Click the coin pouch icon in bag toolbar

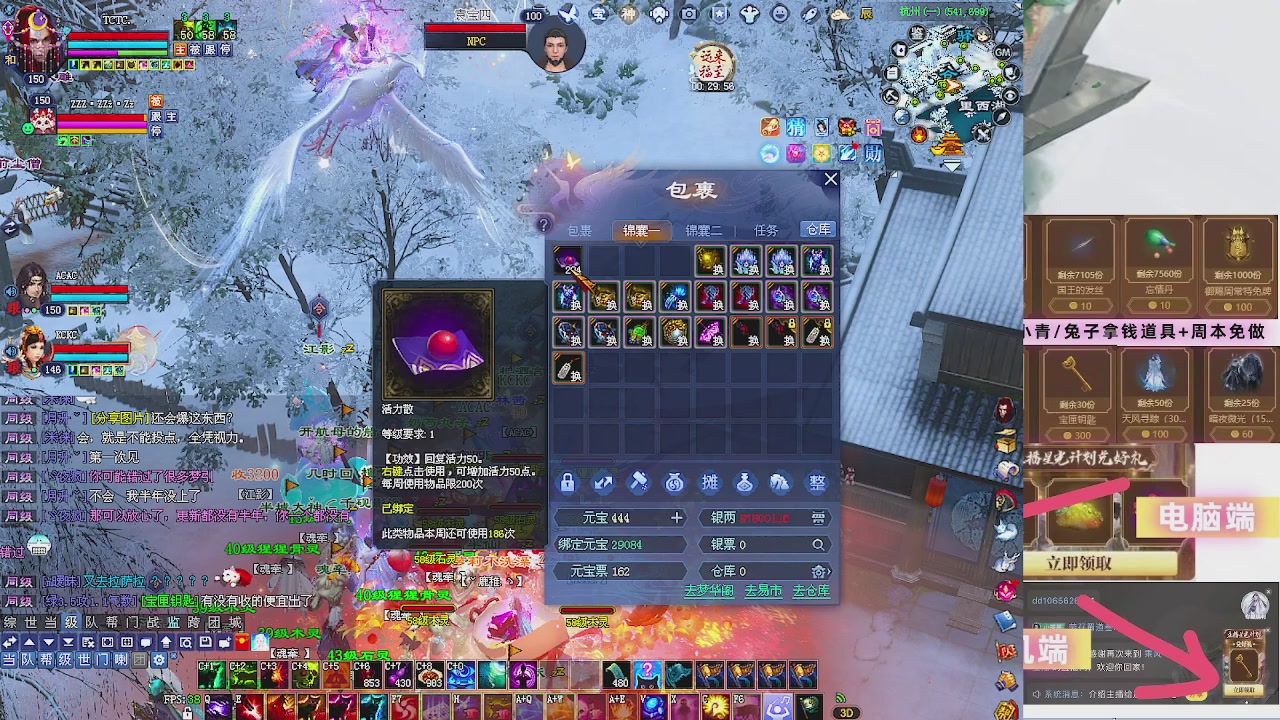[674, 483]
